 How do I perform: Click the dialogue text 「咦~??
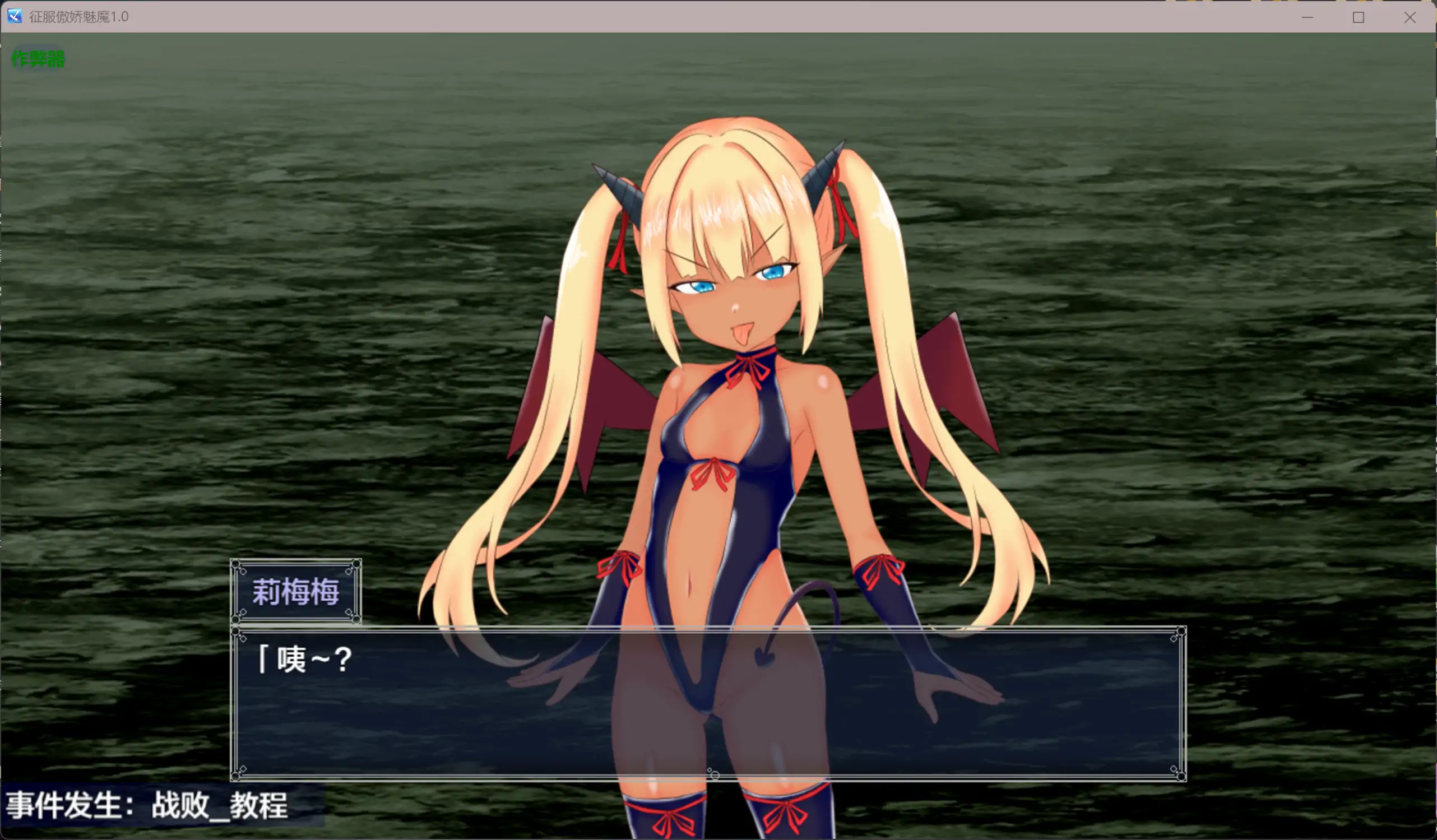point(305,658)
